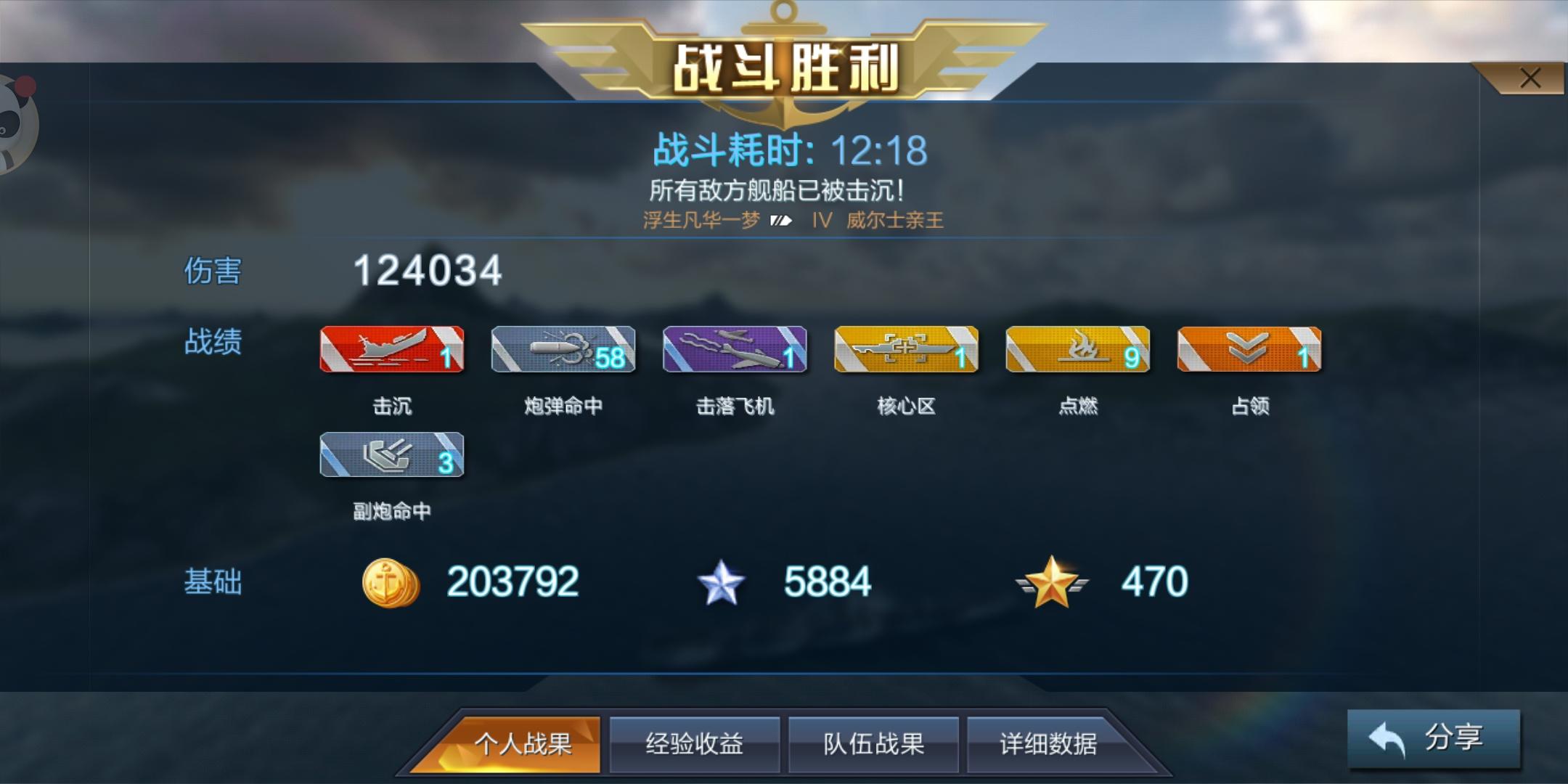Tap the 副炮命中 secondary gun hits badge
Viewport: 1568px width, 784px height.
[x=391, y=456]
